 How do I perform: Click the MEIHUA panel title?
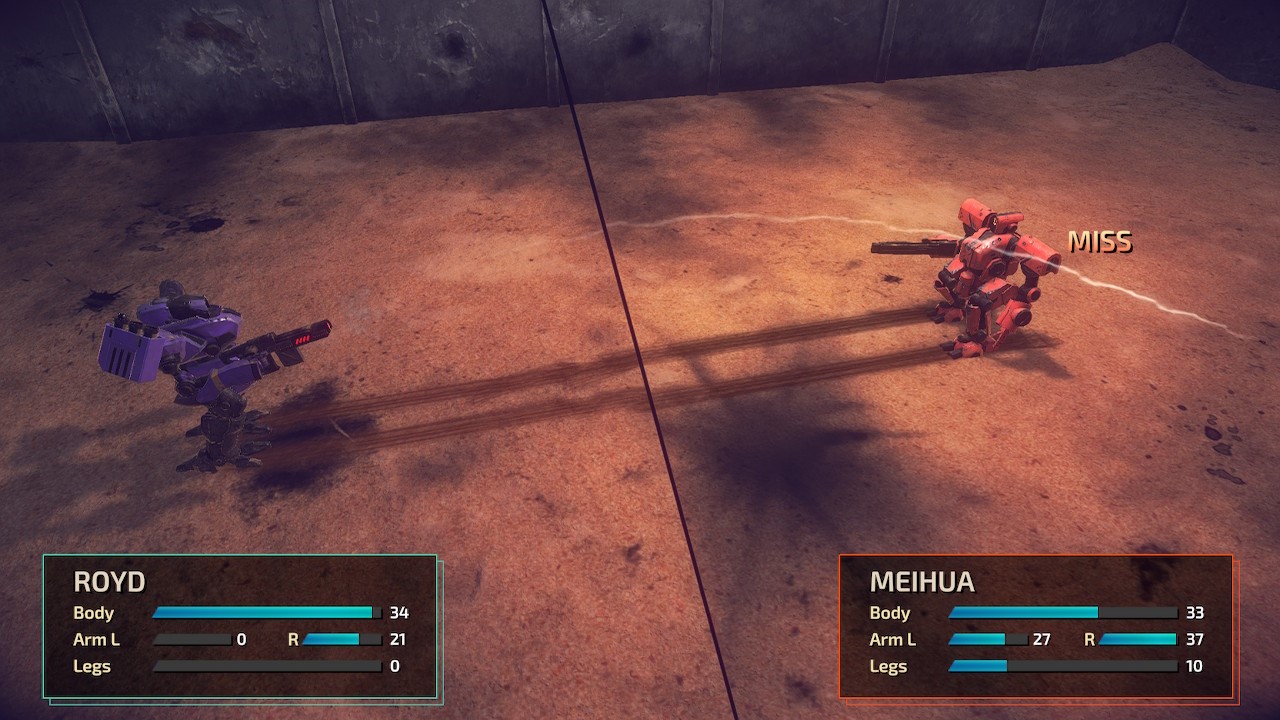(921, 582)
